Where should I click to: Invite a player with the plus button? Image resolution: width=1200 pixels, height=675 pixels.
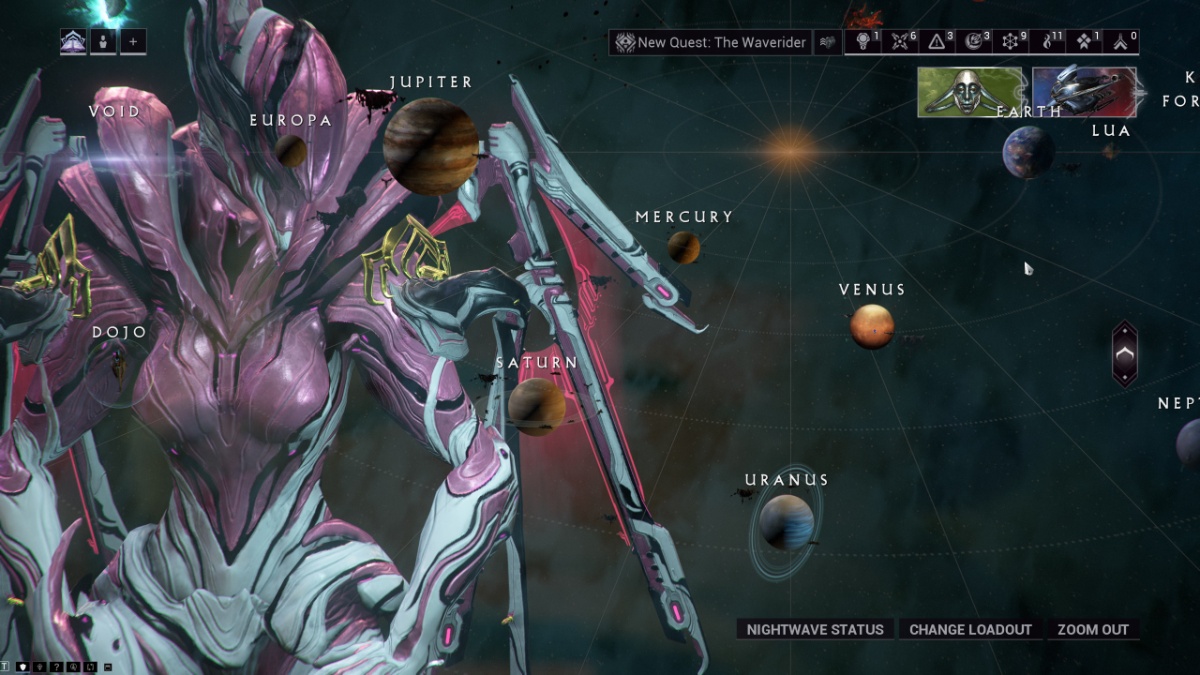click(133, 42)
